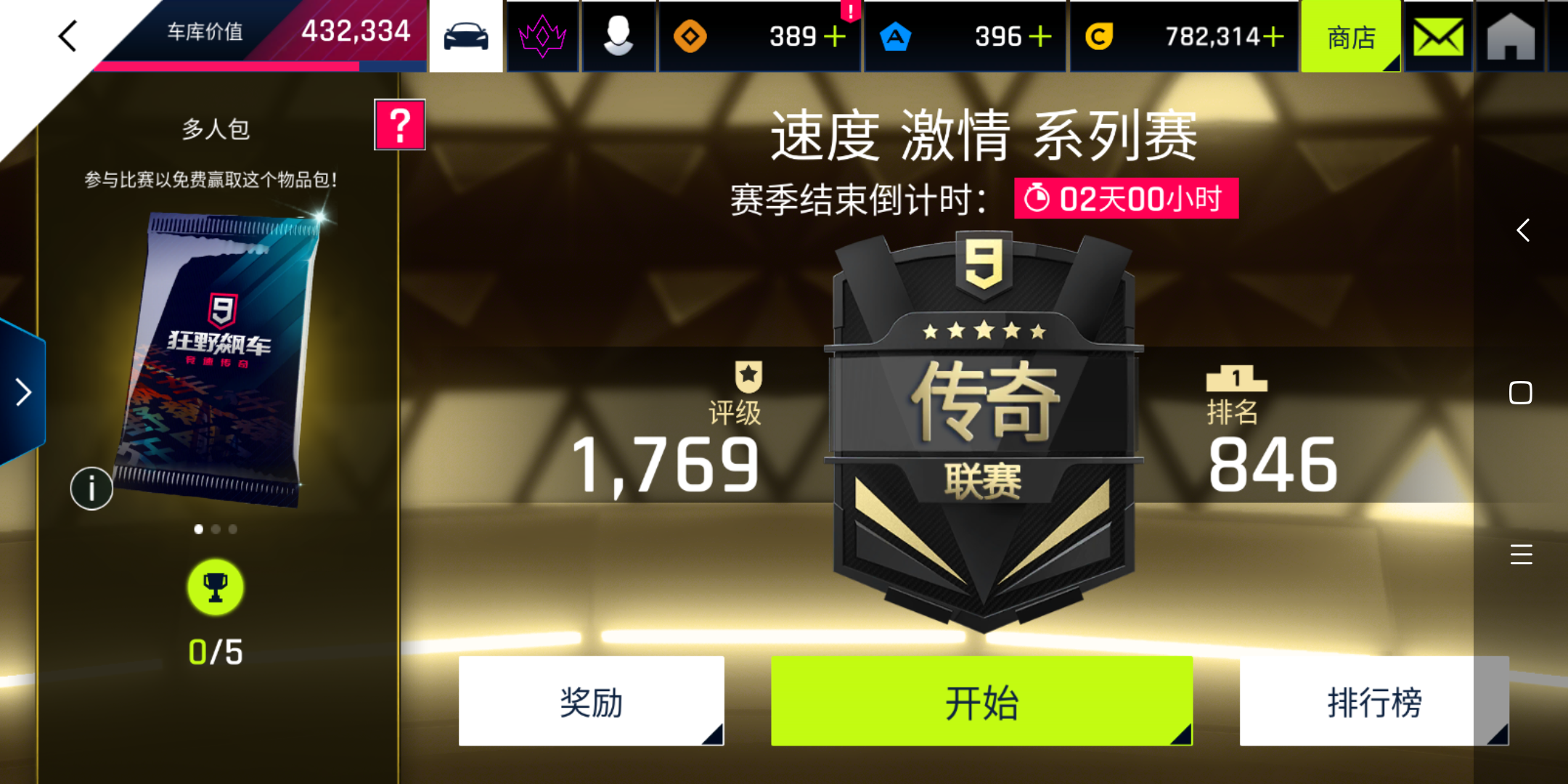Image resolution: width=1568 pixels, height=784 pixels.
Task: Go back with the top-left chevron
Action: (x=68, y=35)
